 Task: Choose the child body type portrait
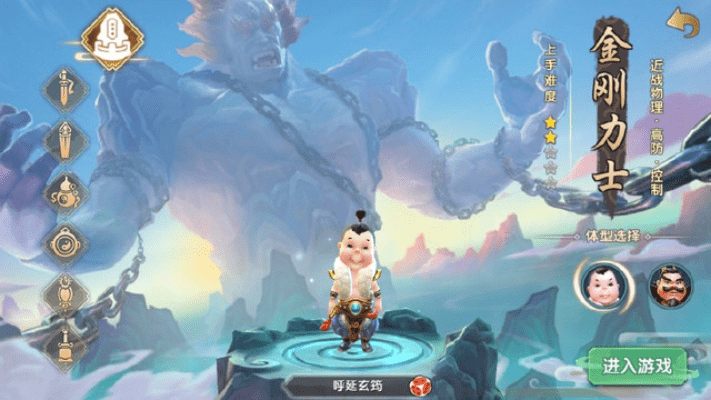pyautogui.click(x=601, y=283)
